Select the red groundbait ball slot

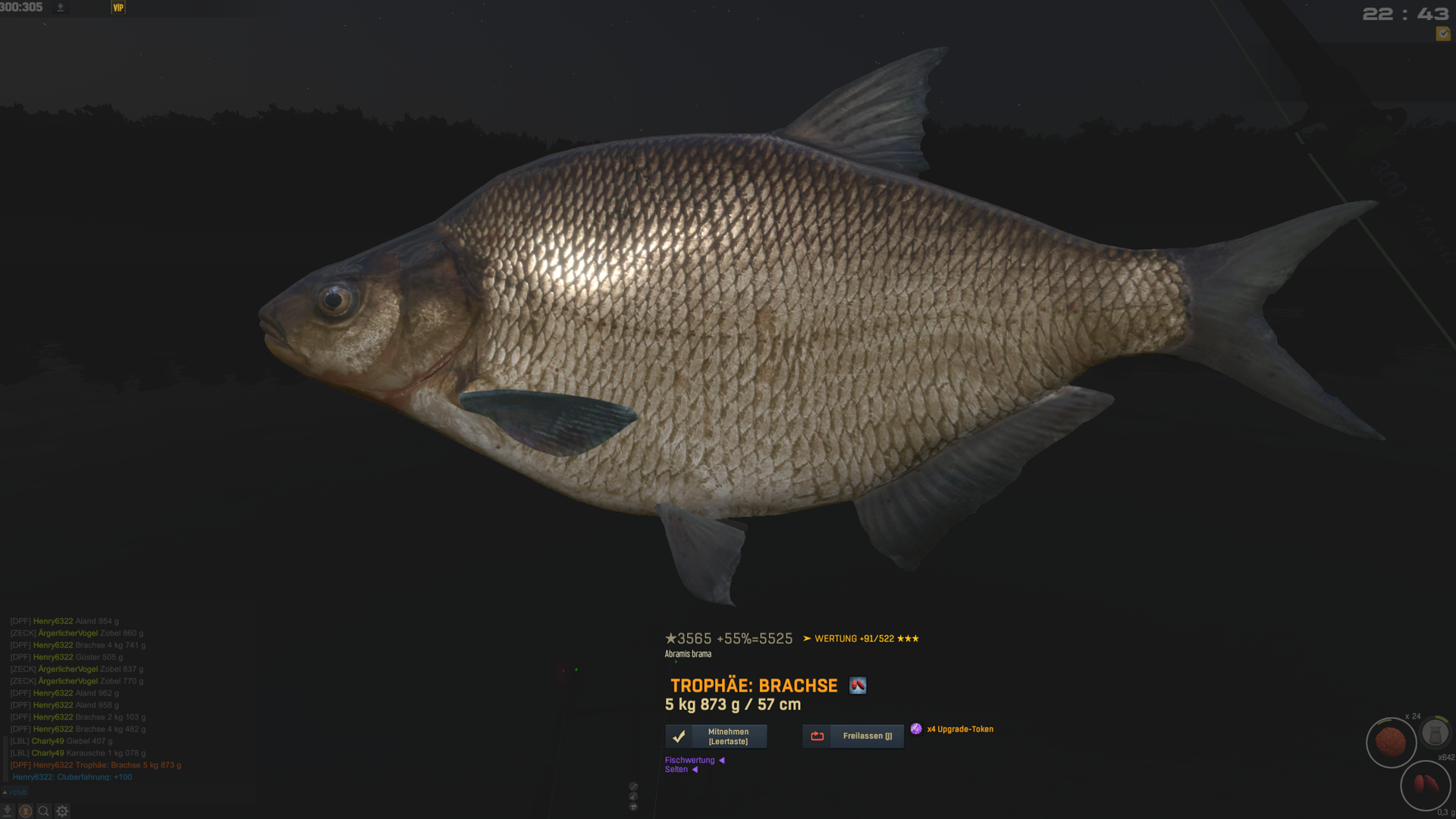(1391, 742)
